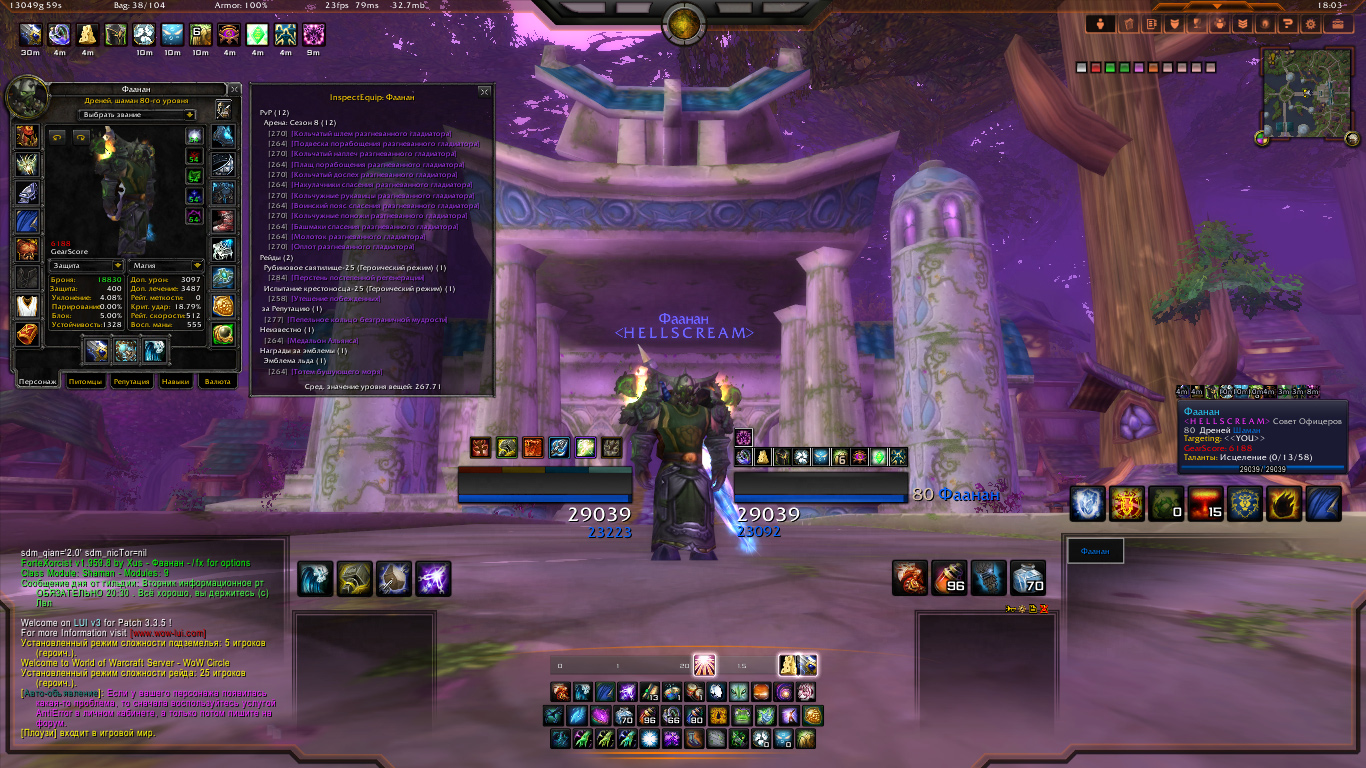Switch to the Питомцы tab
Viewport: 1366px width, 768px height.
[84, 381]
